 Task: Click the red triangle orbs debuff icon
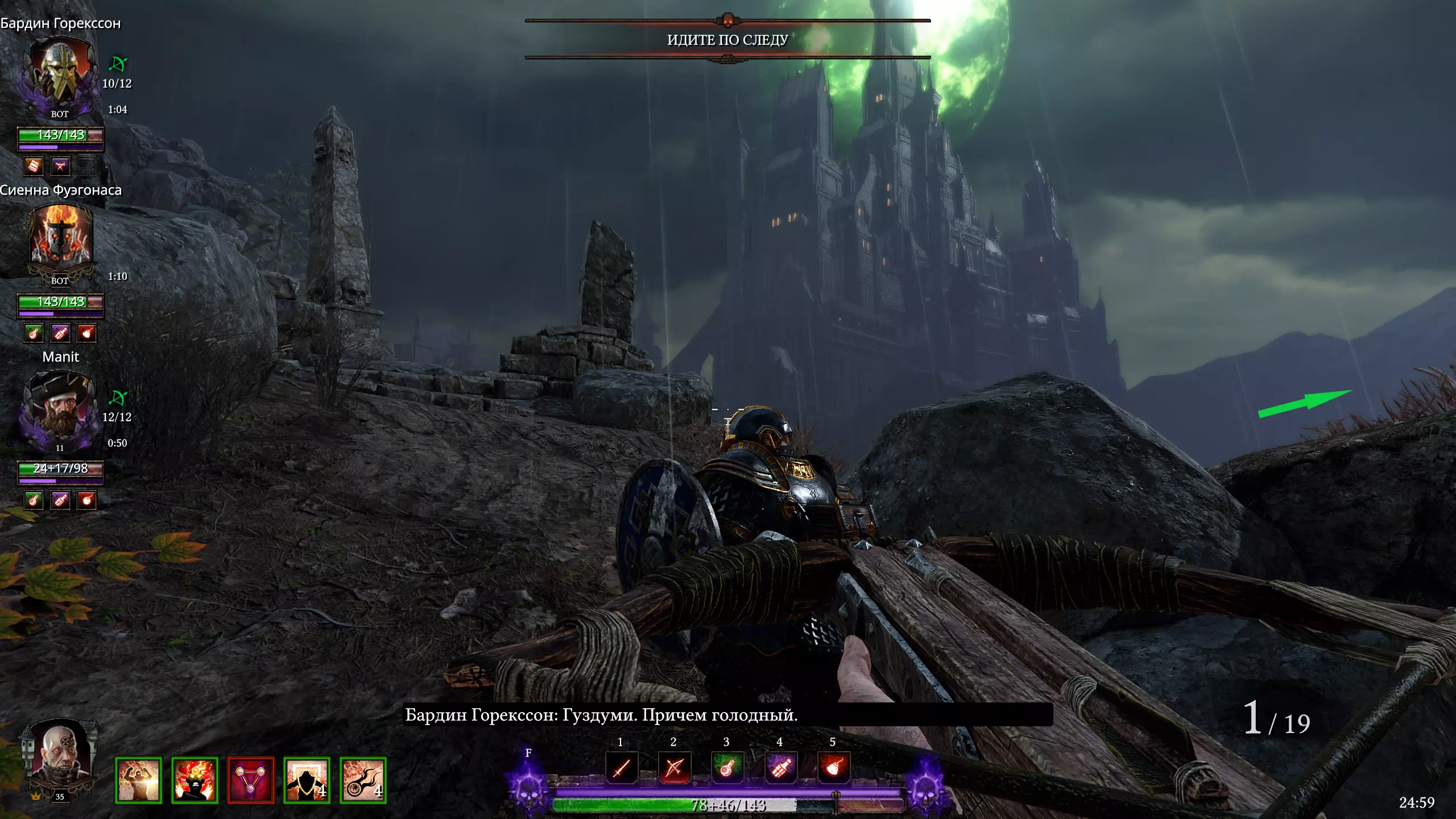tap(250, 780)
